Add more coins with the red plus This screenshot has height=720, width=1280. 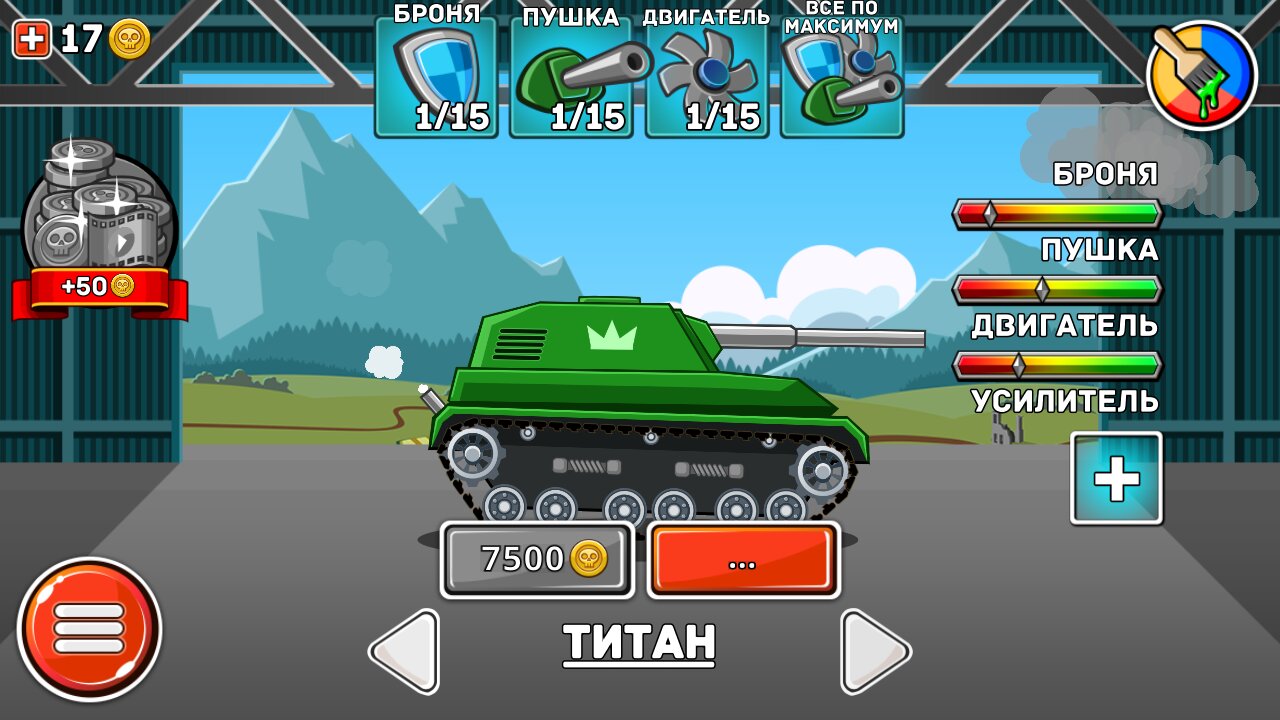[31, 40]
